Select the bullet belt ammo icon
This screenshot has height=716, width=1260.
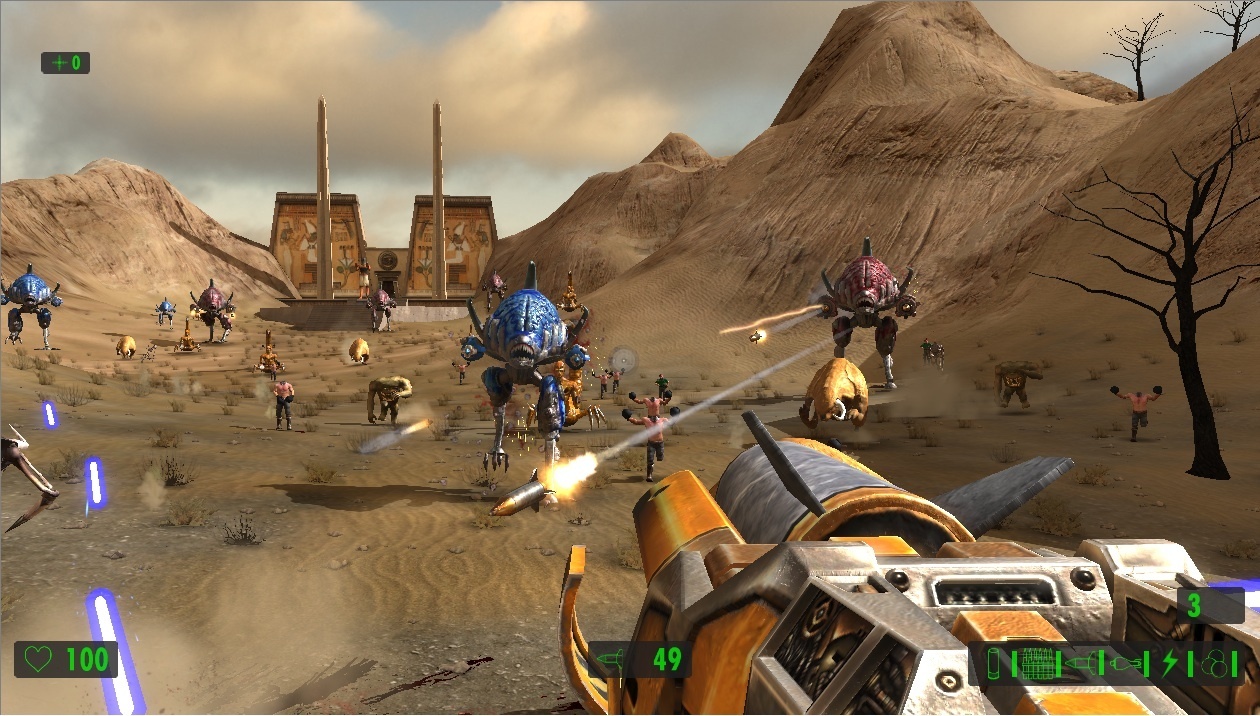click(x=1039, y=663)
